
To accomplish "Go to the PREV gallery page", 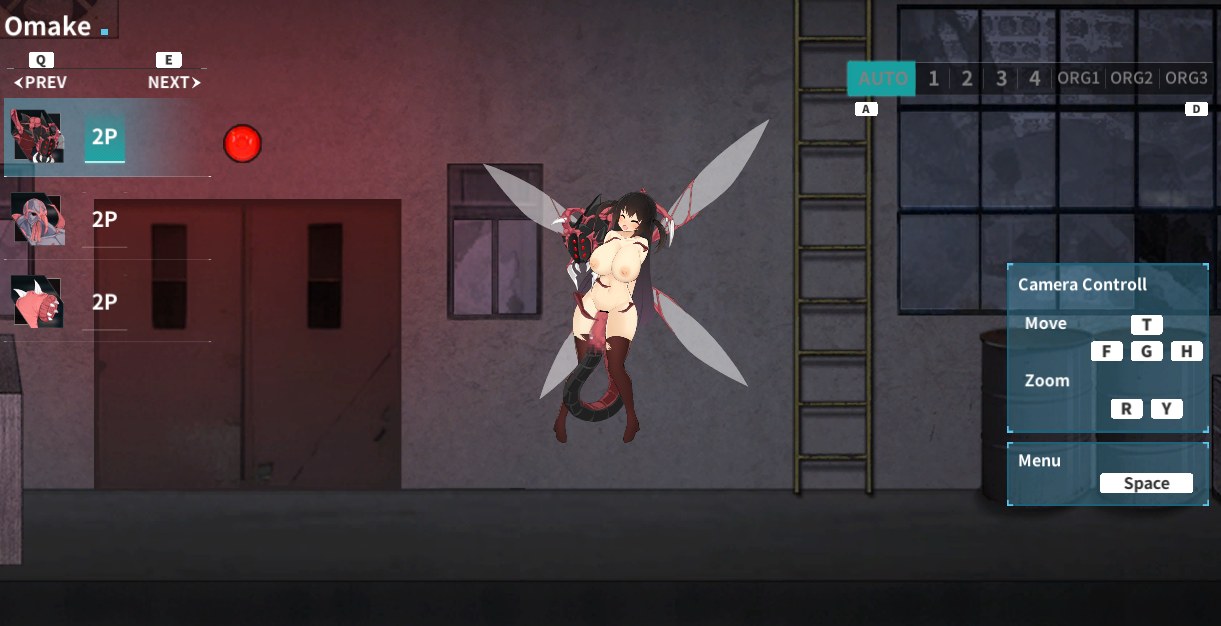I will point(41,83).
